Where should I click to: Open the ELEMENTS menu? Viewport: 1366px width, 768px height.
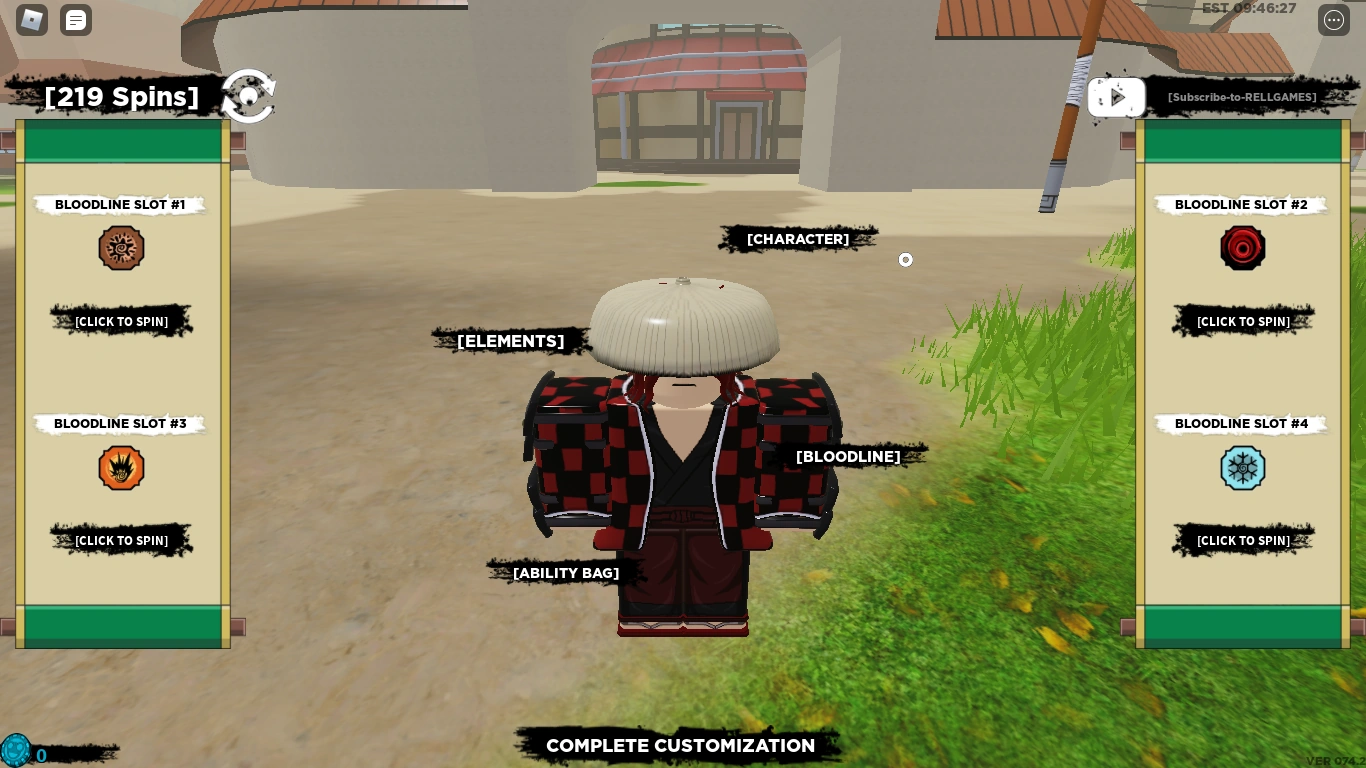click(510, 341)
